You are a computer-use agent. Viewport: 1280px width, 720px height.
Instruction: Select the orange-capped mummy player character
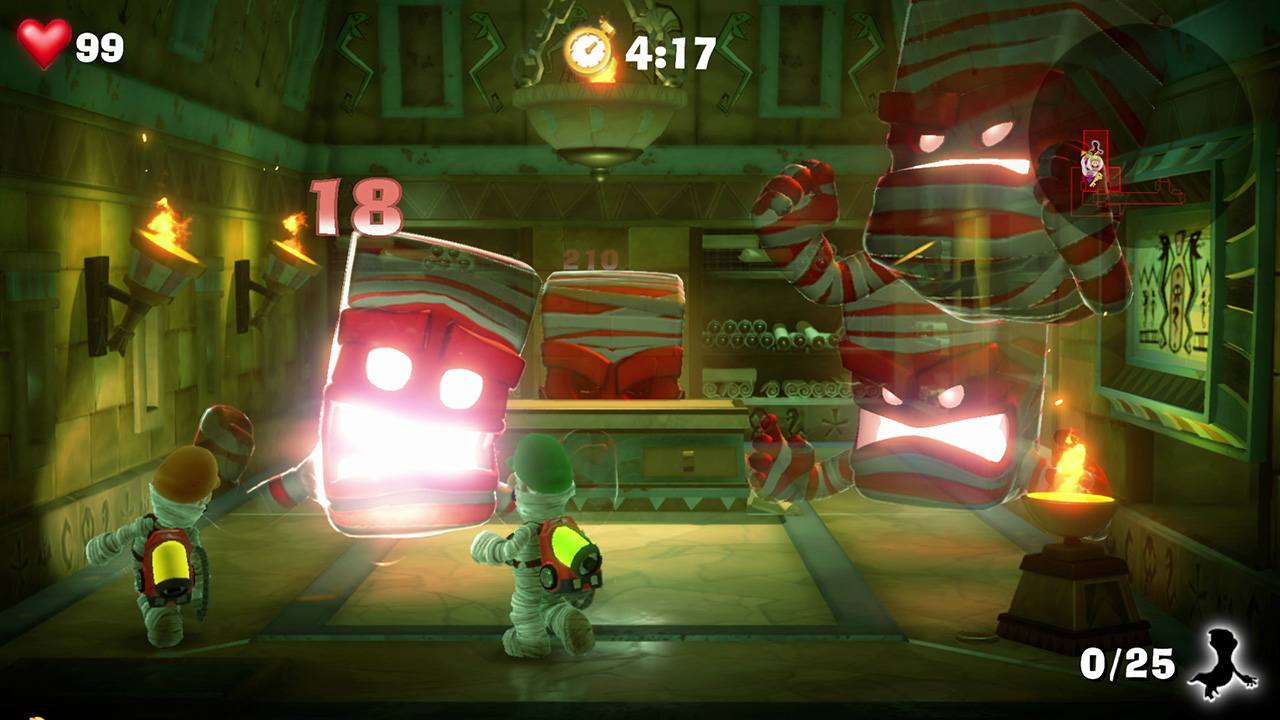click(x=175, y=540)
